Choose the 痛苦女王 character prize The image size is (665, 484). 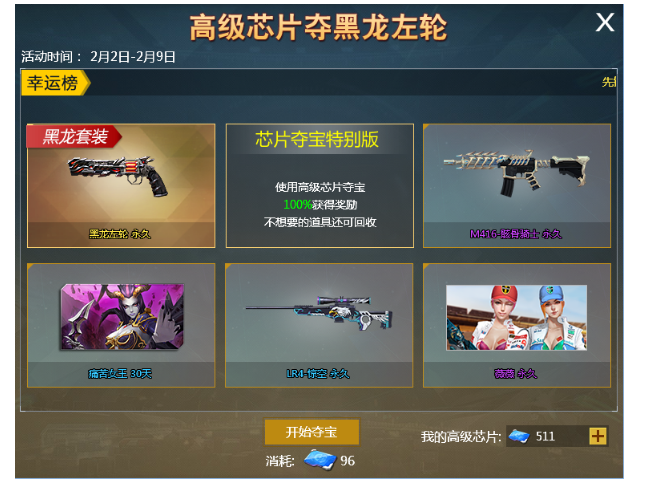121,324
